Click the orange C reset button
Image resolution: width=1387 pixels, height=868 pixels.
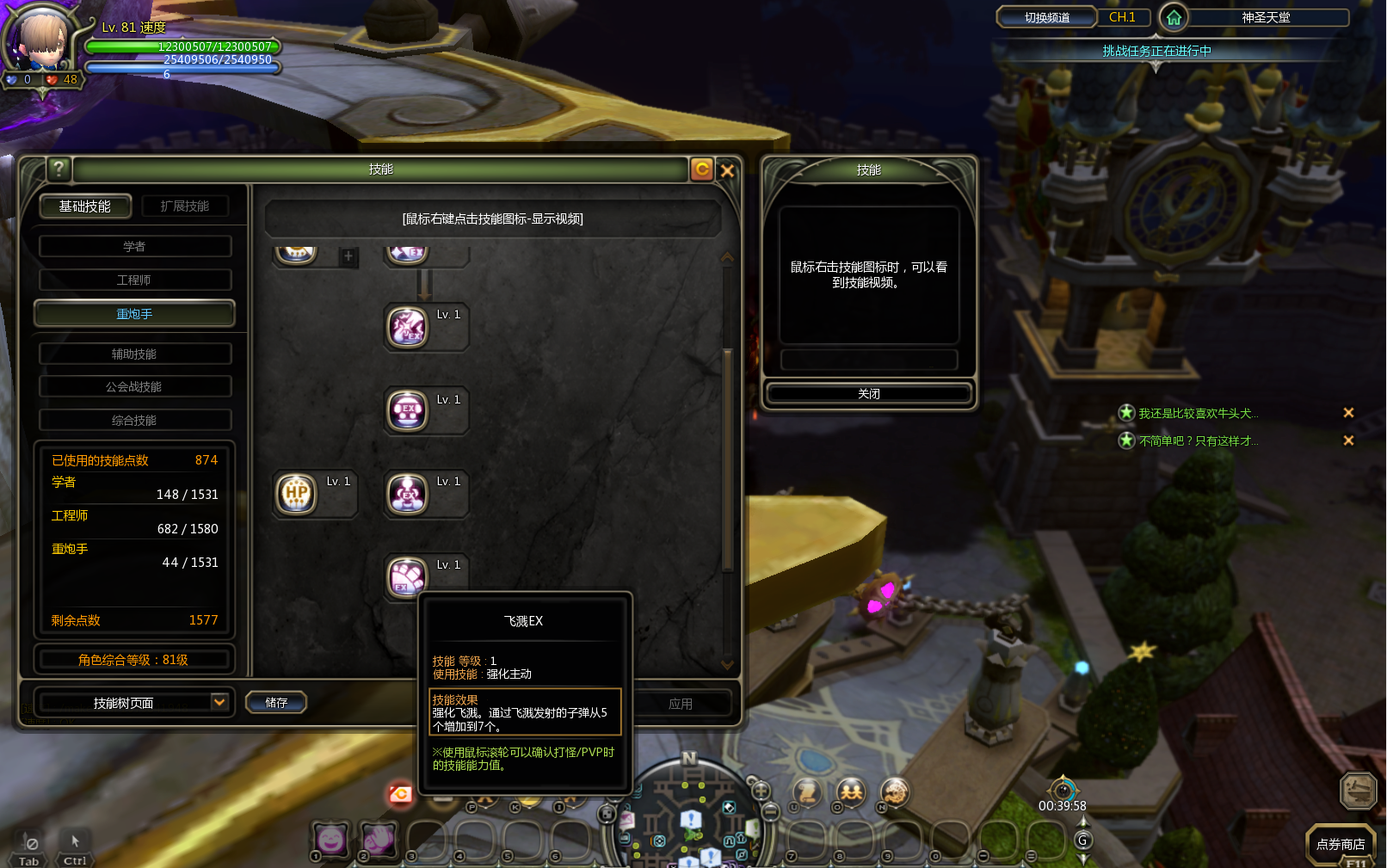point(702,169)
